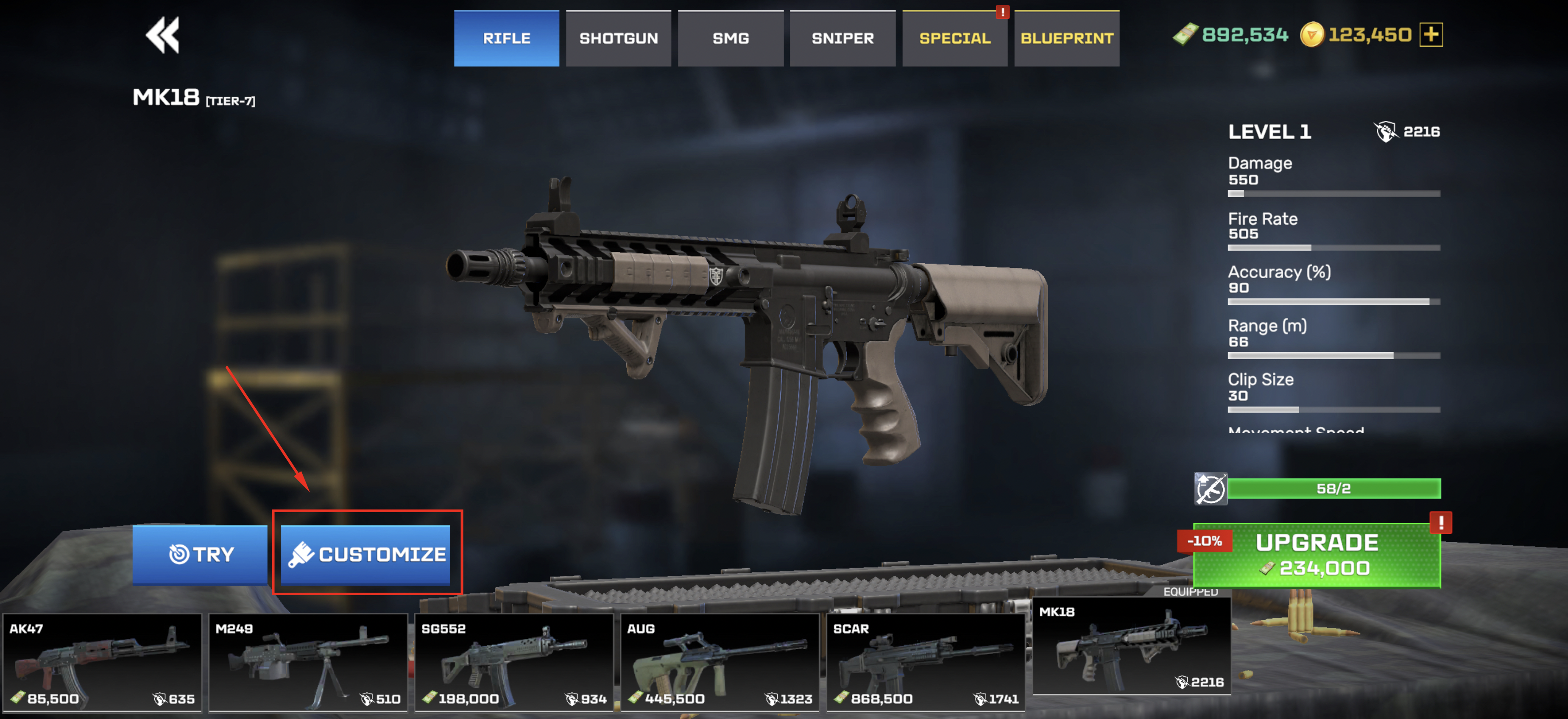Go back using the double-arrow button
Viewport: 1568px width, 719px height.
pos(162,35)
